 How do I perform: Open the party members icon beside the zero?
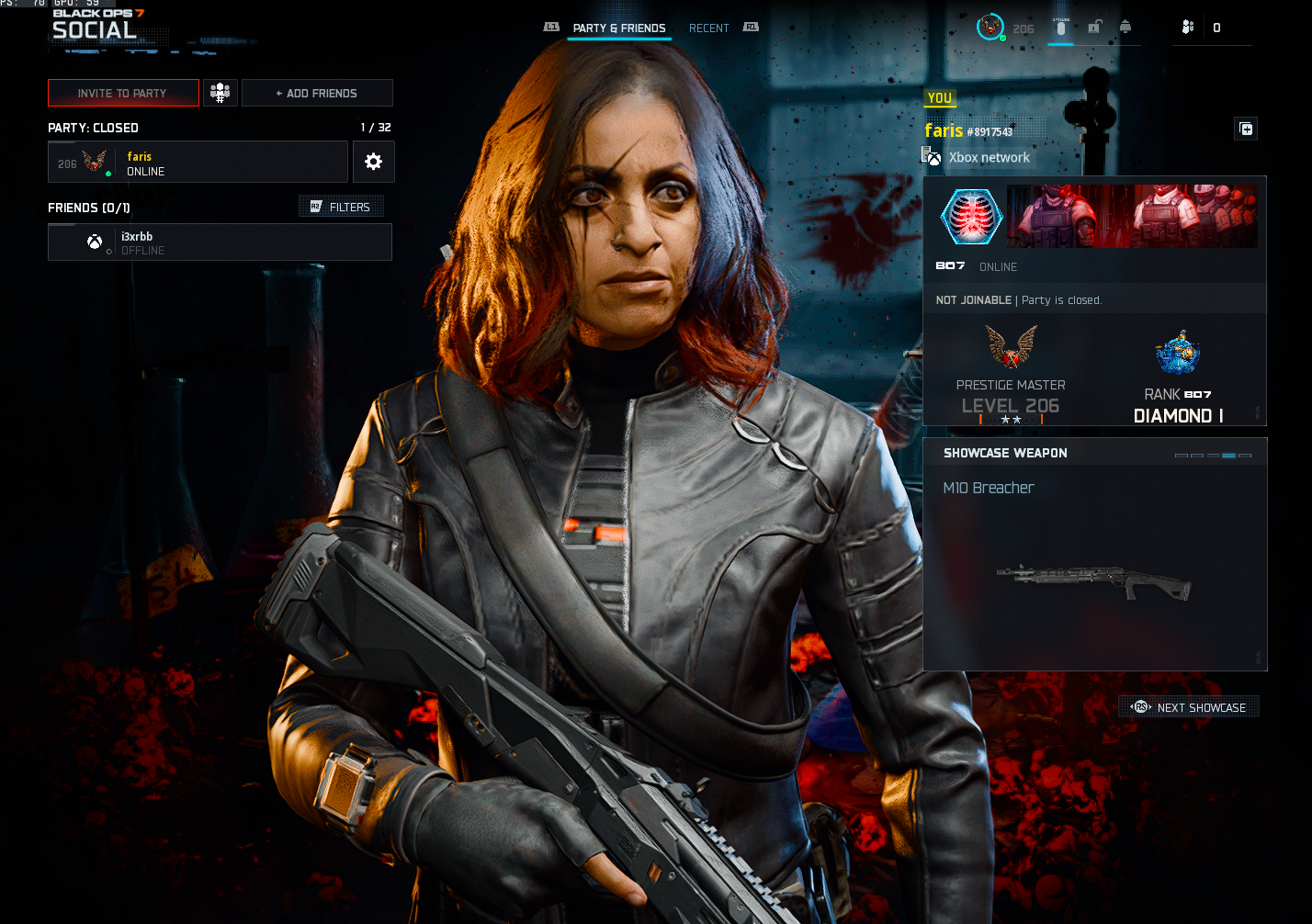pos(1188,28)
